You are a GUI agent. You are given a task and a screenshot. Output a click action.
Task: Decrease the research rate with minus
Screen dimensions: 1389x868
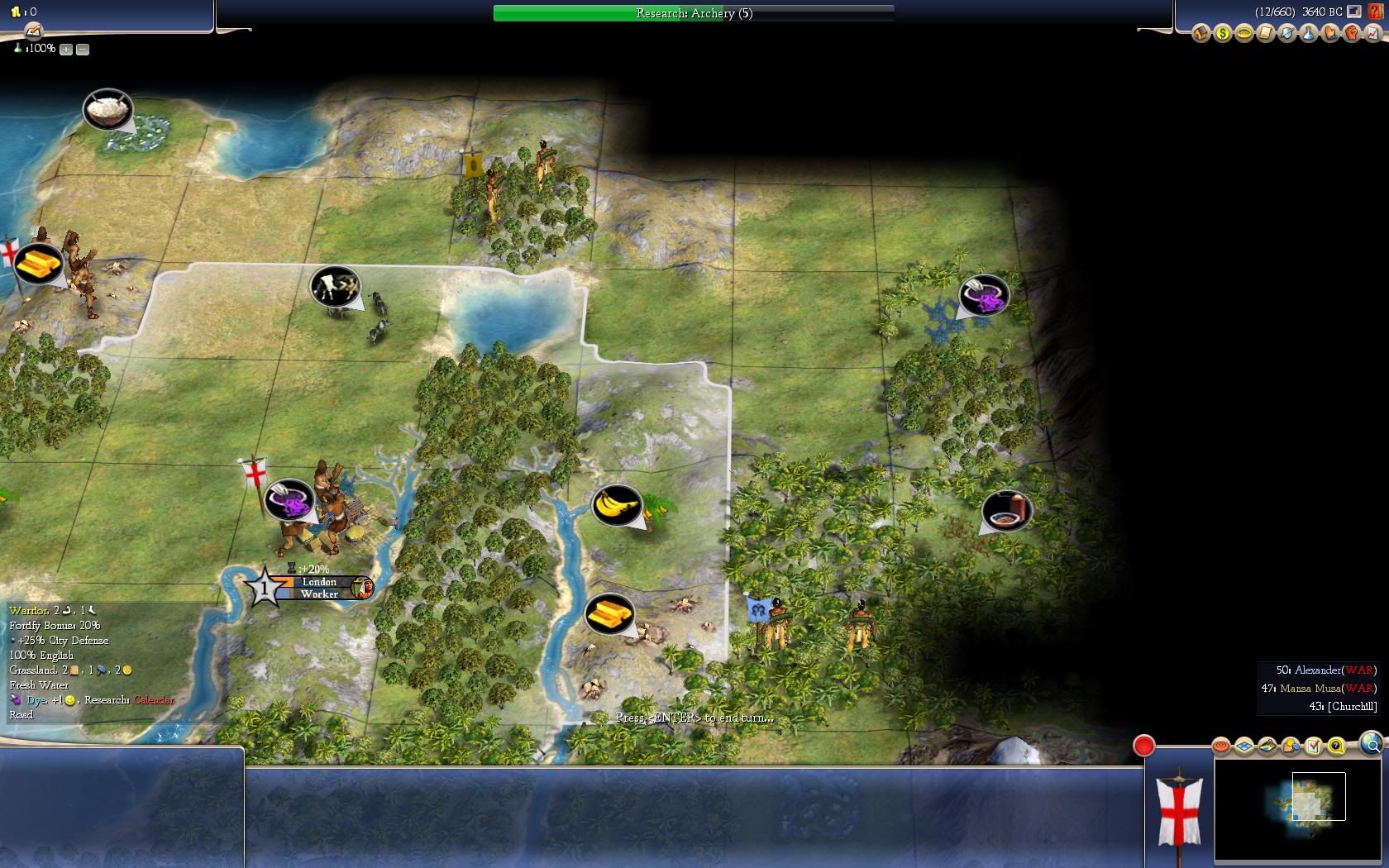83,50
